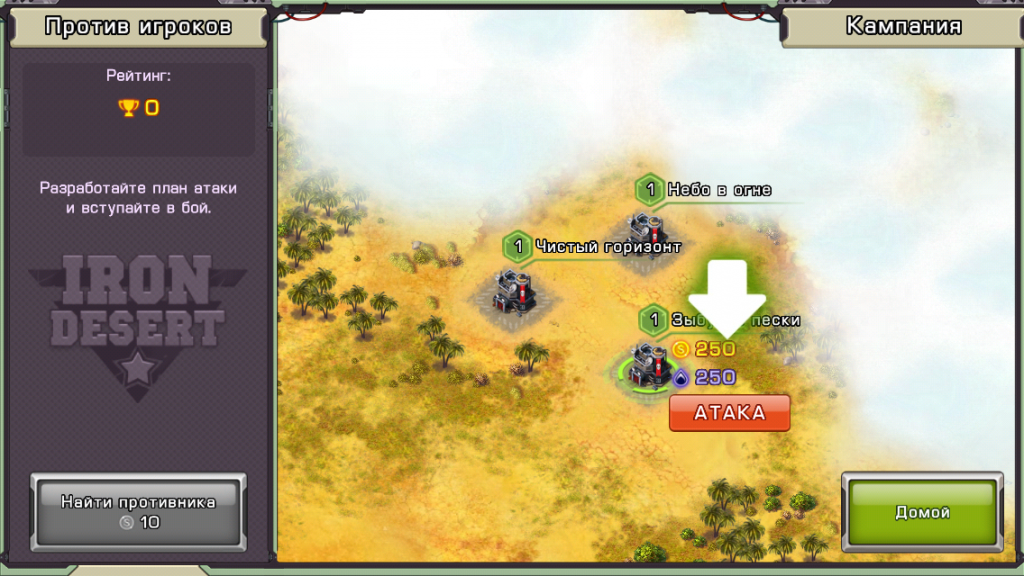Click the red АТАКА attack button
Image resolution: width=1024 pixels, height=576 pixels.
point(729,412)
